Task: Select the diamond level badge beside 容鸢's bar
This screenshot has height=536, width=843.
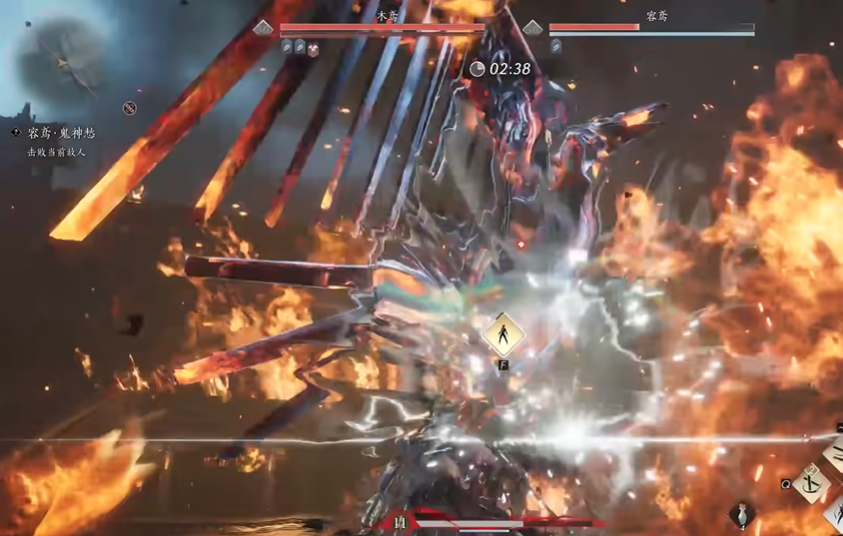Action: tap(533, 28)
